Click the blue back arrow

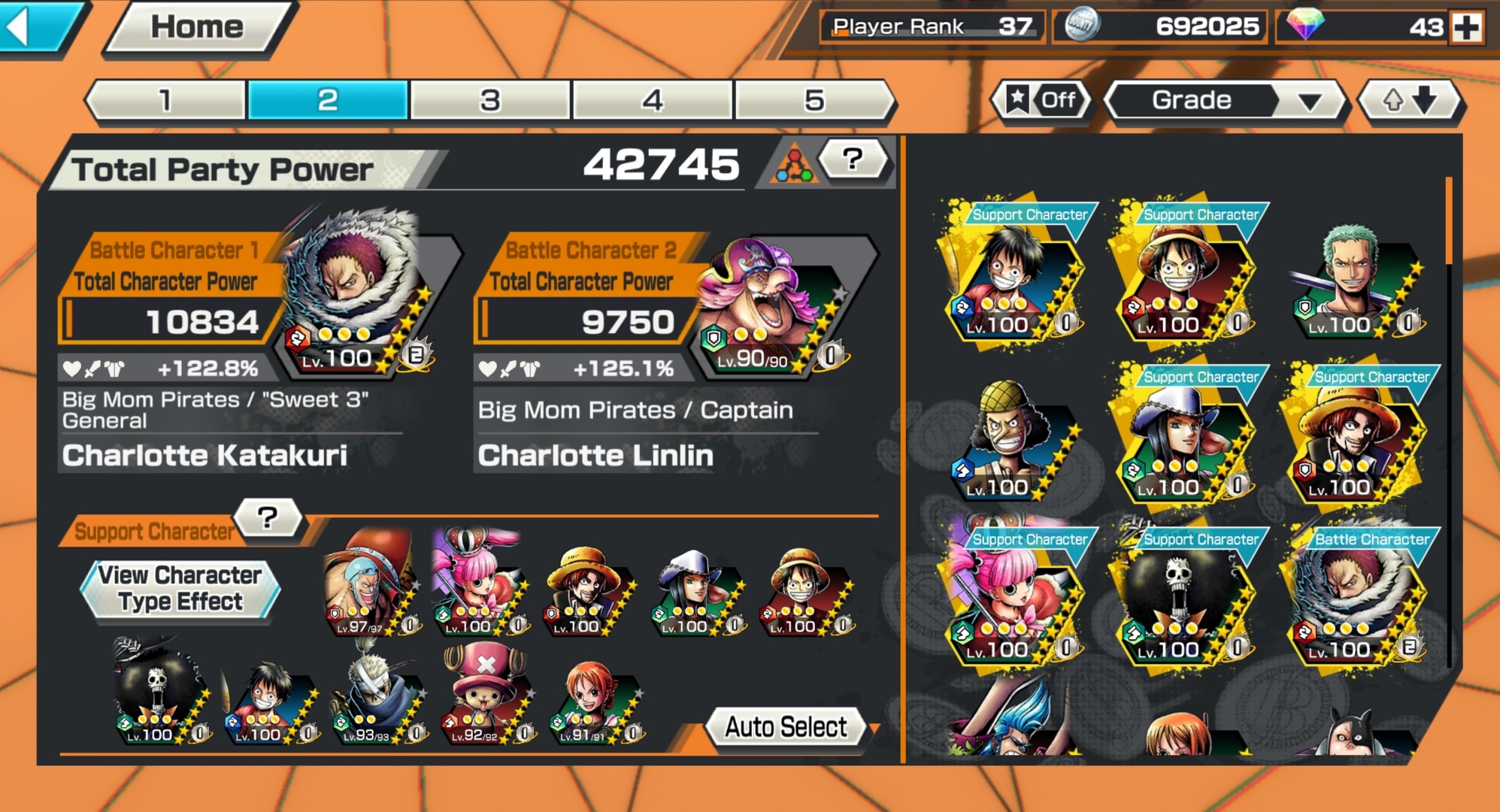point(34,26)
